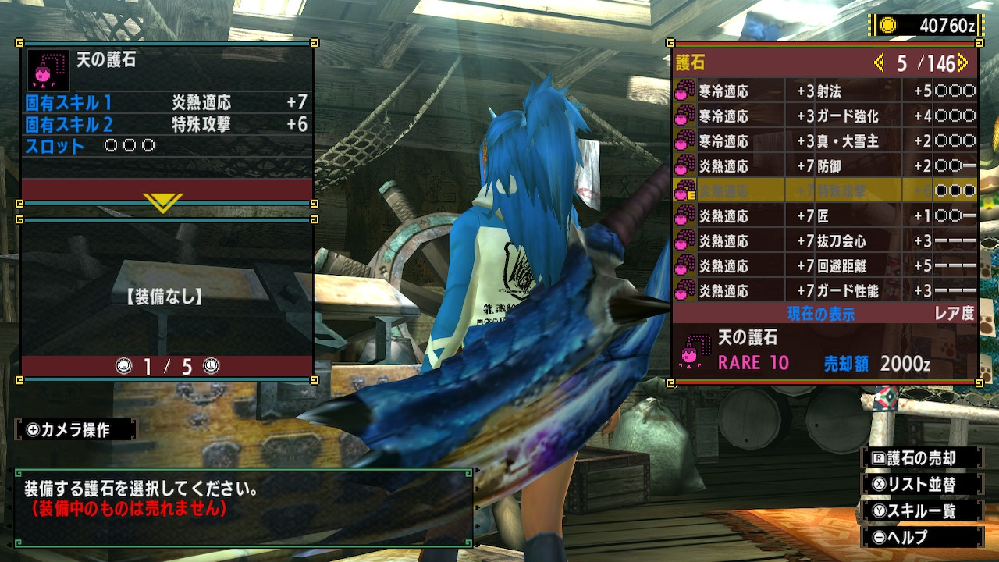Image resolution: width=999 pixels, height=562 pixels.
Task: Advance with the next talisman page arrow
Action: (962, 63)
